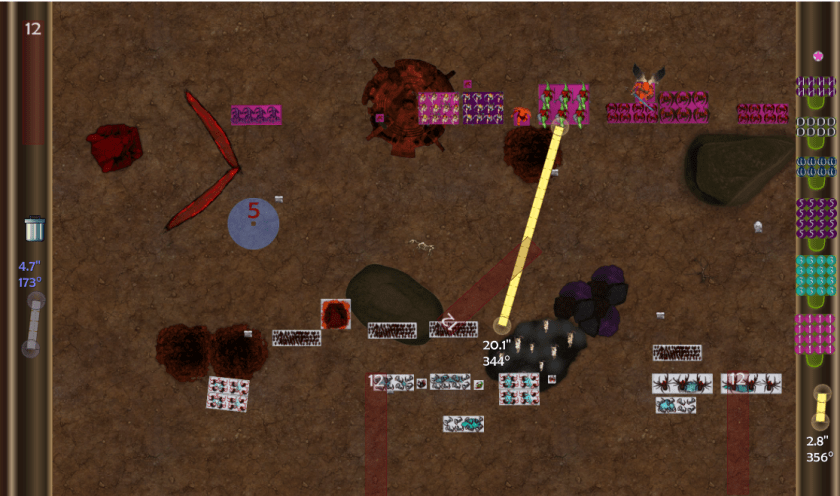Select the blue measuring ruler tool
The width and height of the screenshot is (840, 496).
tap(34, 324)
